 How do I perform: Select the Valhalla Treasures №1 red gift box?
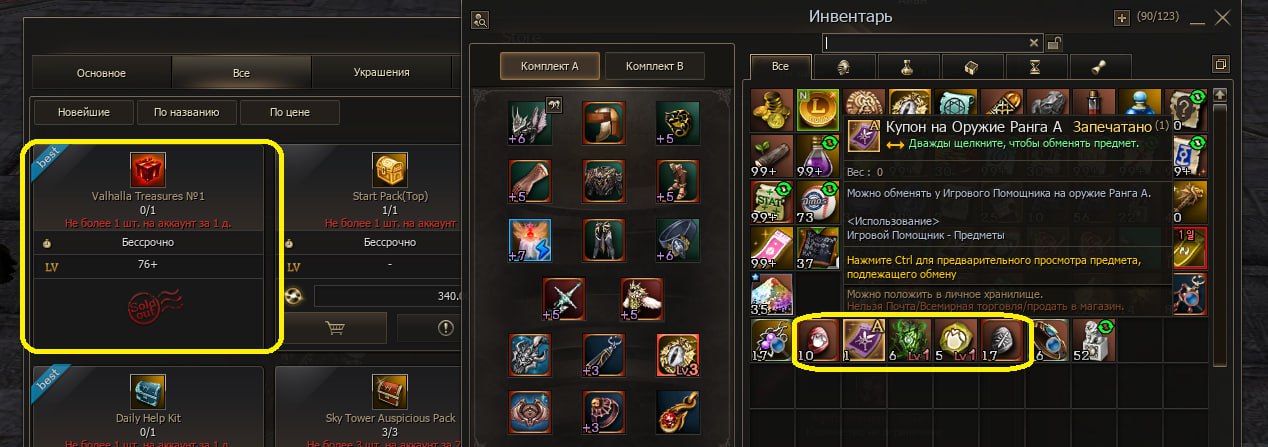tap(148, 170)
